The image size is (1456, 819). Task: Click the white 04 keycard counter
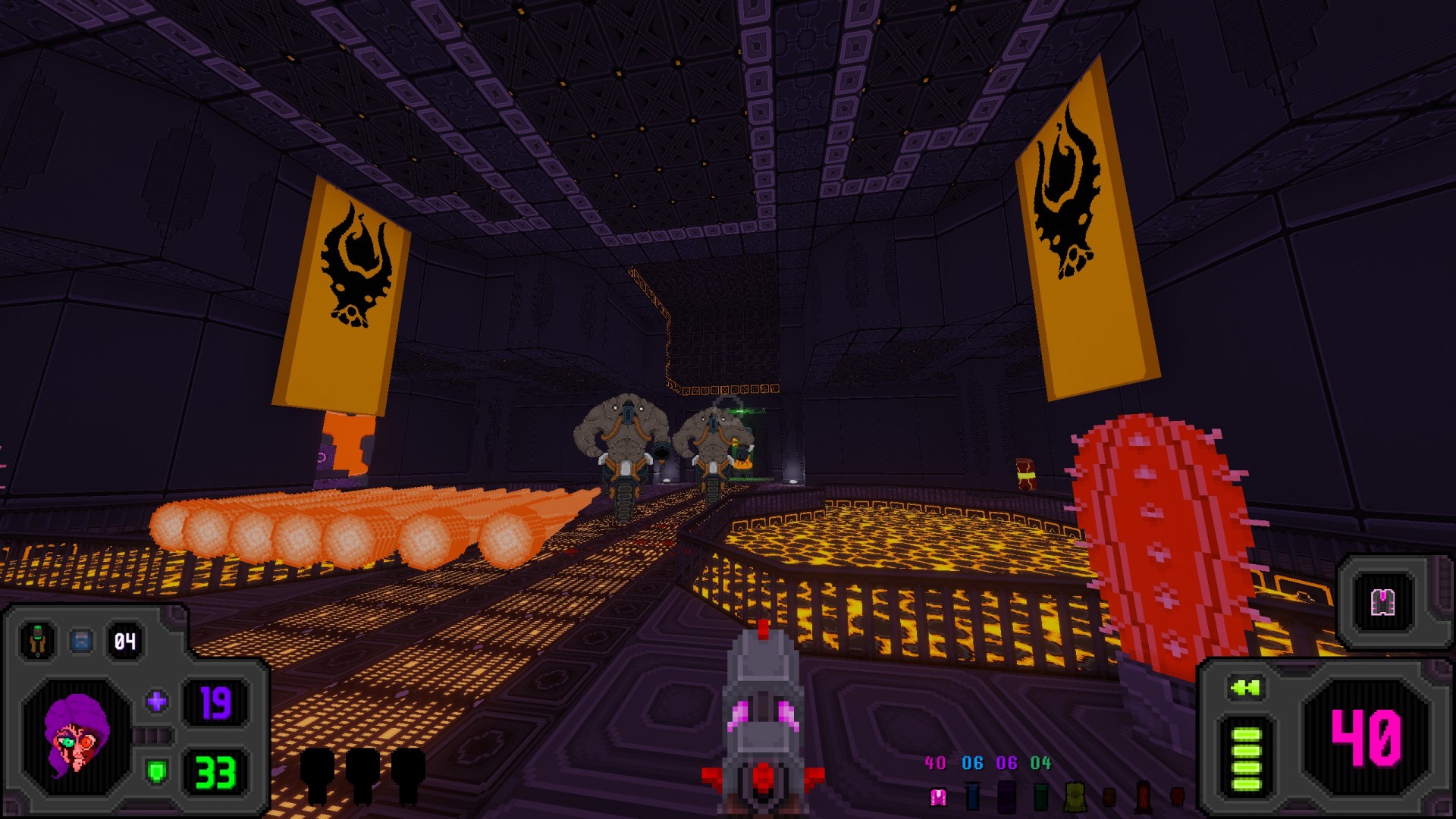coord(124,640)
